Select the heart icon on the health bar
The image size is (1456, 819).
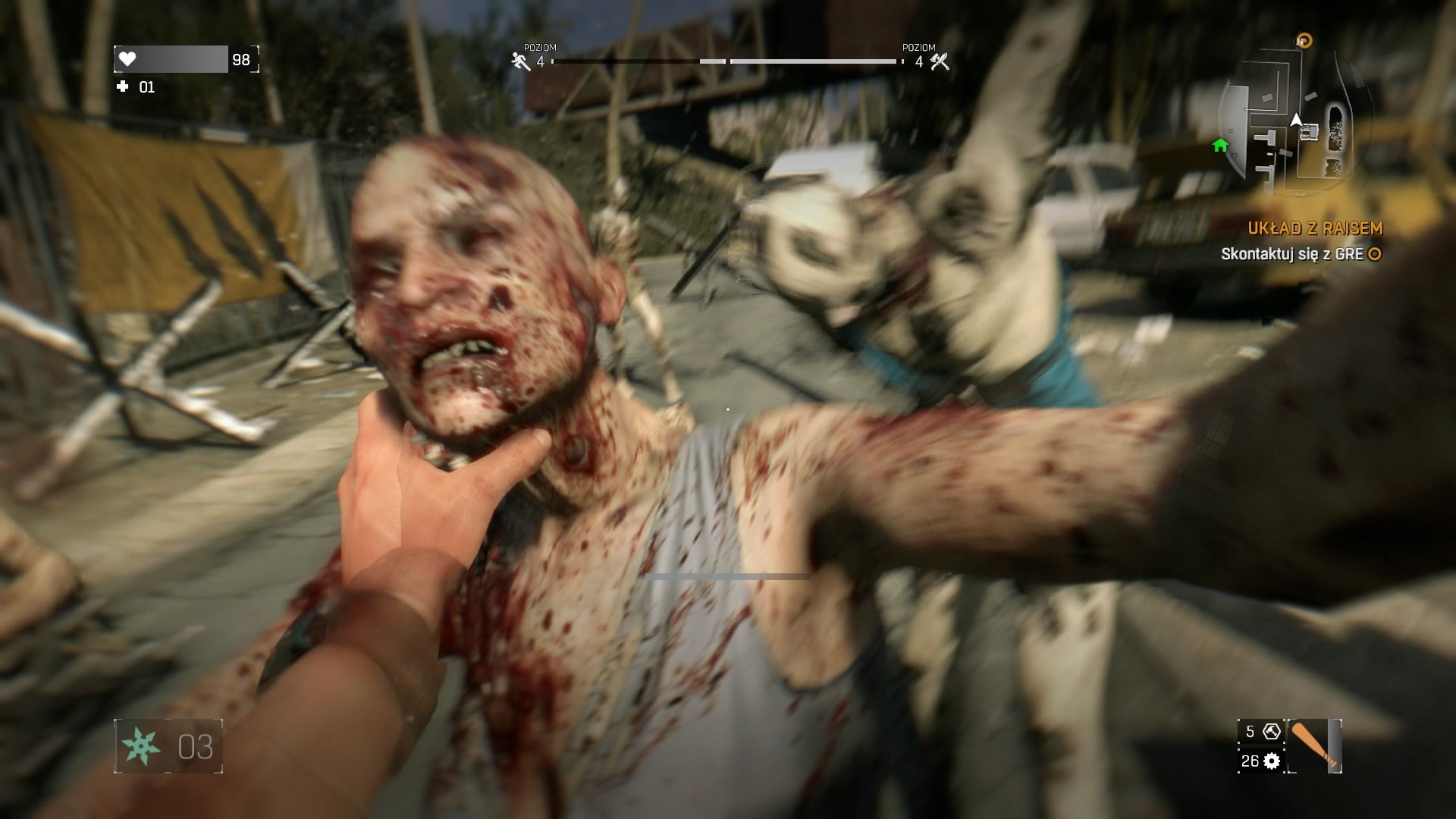pyautogui.click(x=129, y=57)
